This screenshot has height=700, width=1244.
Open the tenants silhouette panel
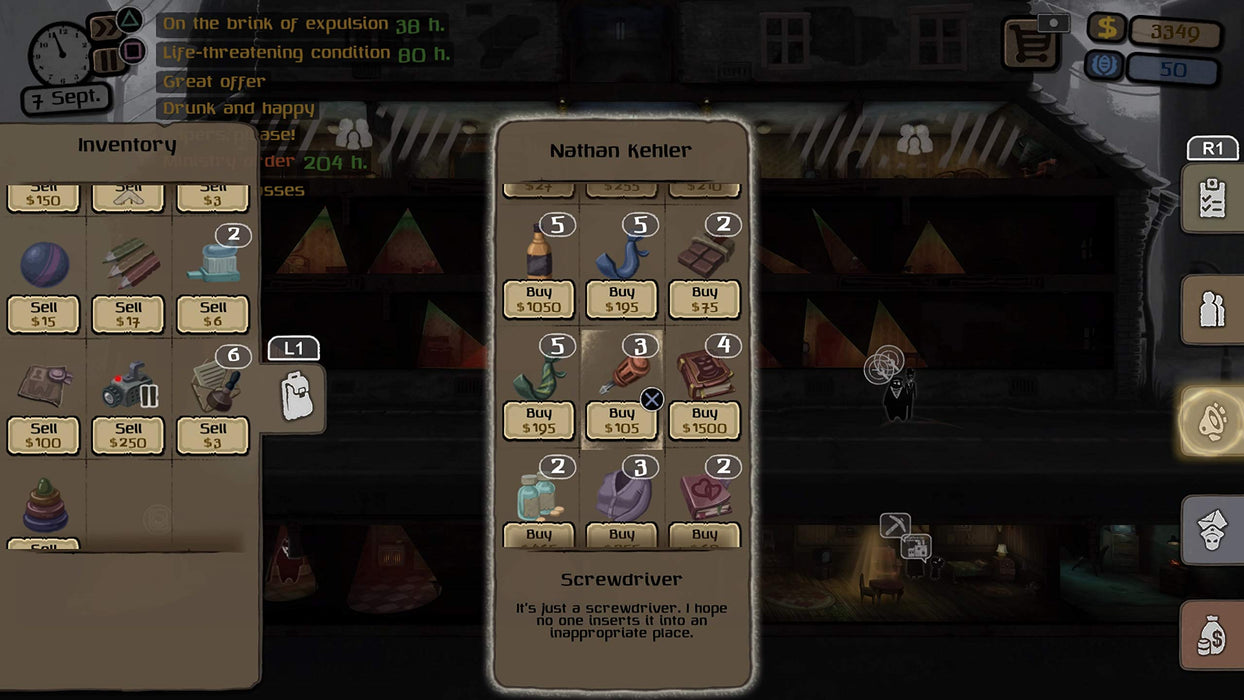(1213, 309)
